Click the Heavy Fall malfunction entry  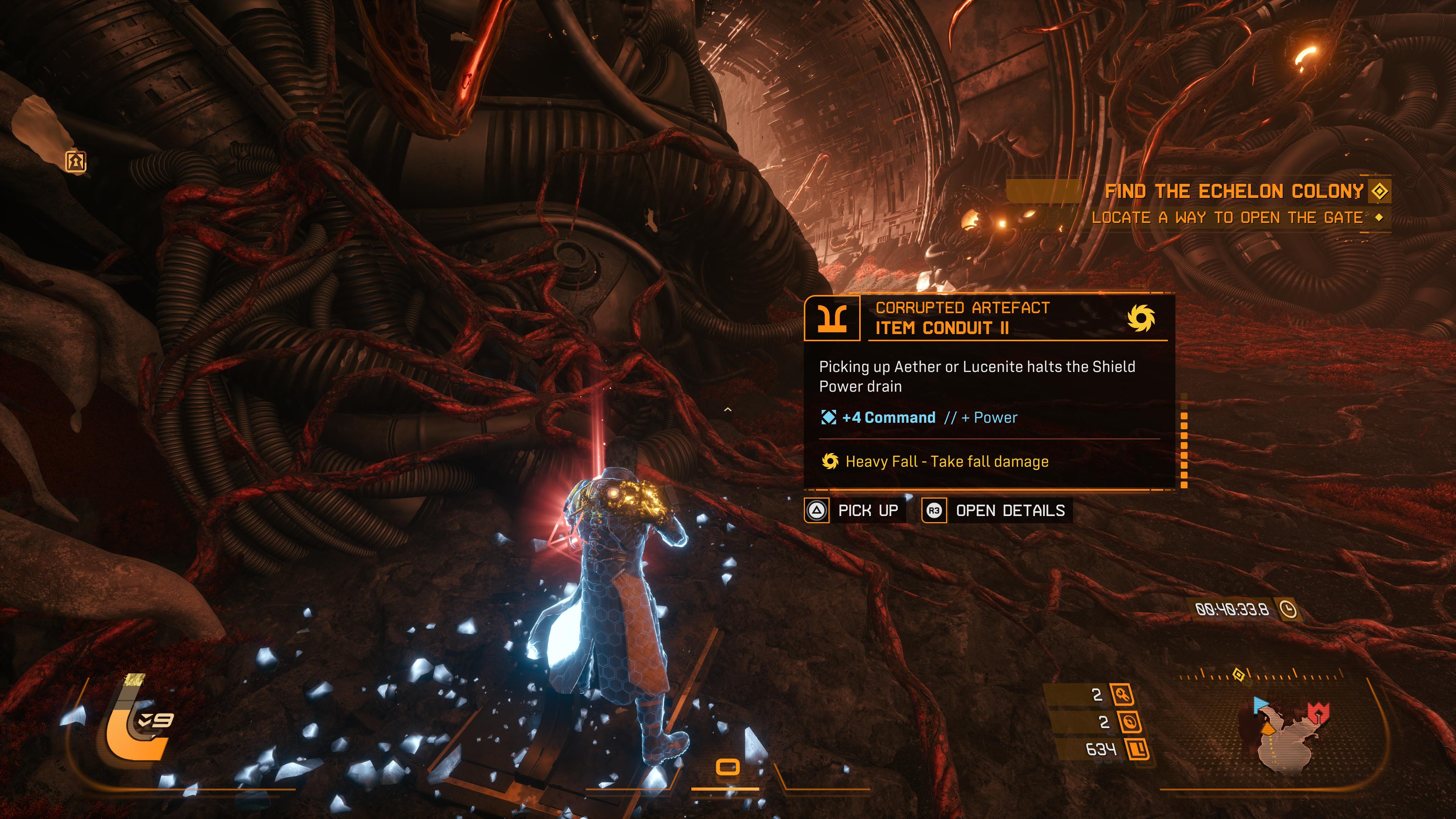pos(947,462)
